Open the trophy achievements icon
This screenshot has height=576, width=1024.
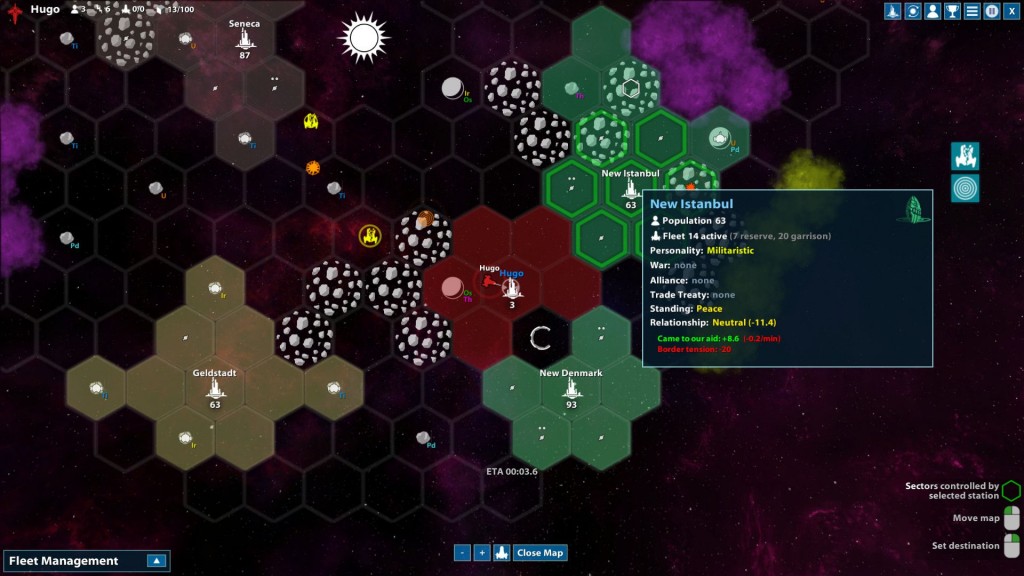click(x=952, y=11)
